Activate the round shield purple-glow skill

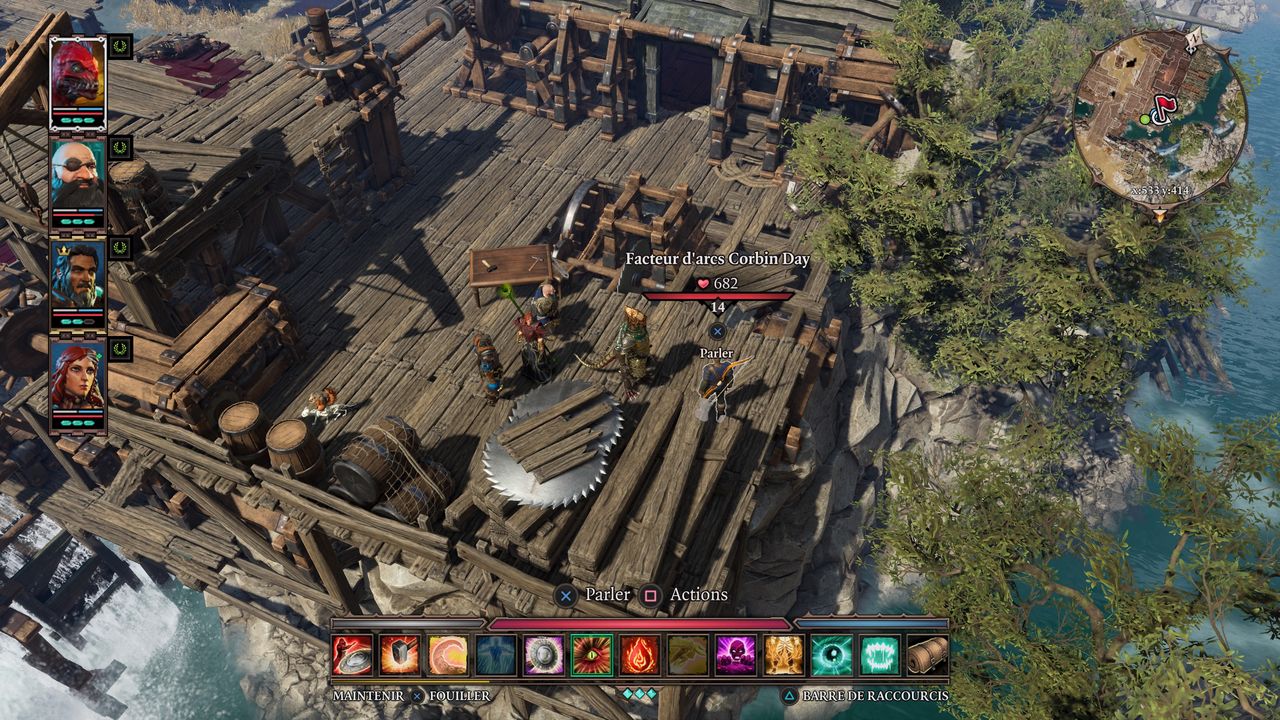[x=544, y=655]
